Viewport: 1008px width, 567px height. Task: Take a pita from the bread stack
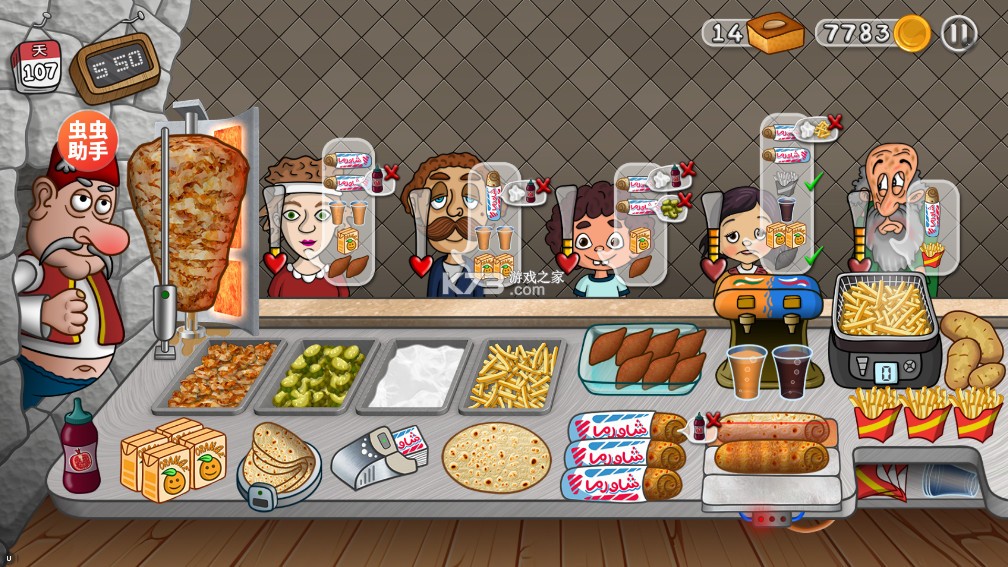point(279,461)
